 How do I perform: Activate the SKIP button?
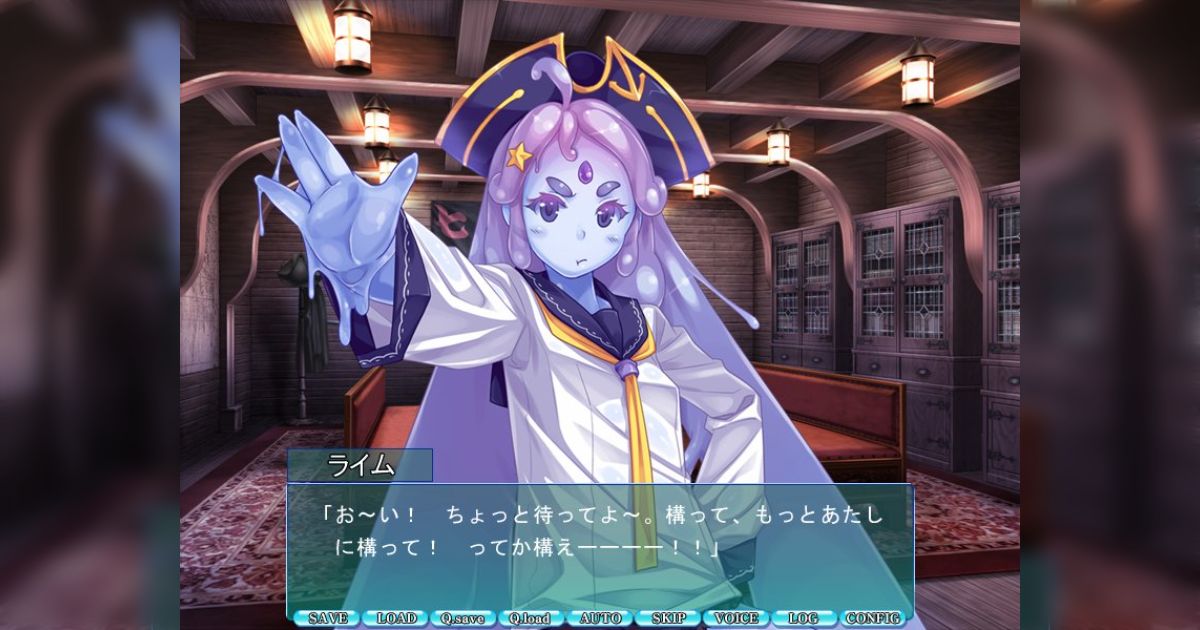[668, 618]
